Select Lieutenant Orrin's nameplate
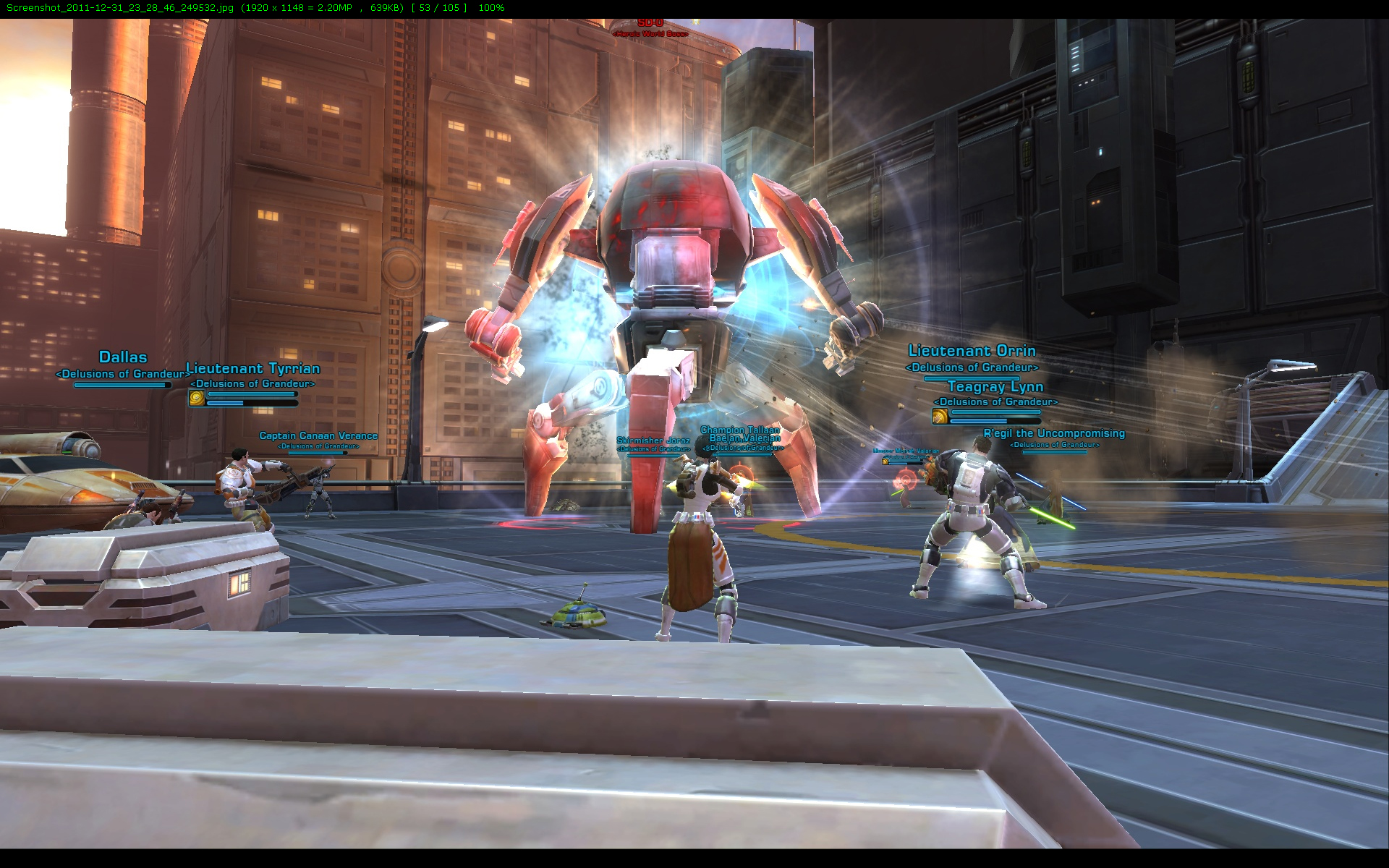 pos(972,351)
